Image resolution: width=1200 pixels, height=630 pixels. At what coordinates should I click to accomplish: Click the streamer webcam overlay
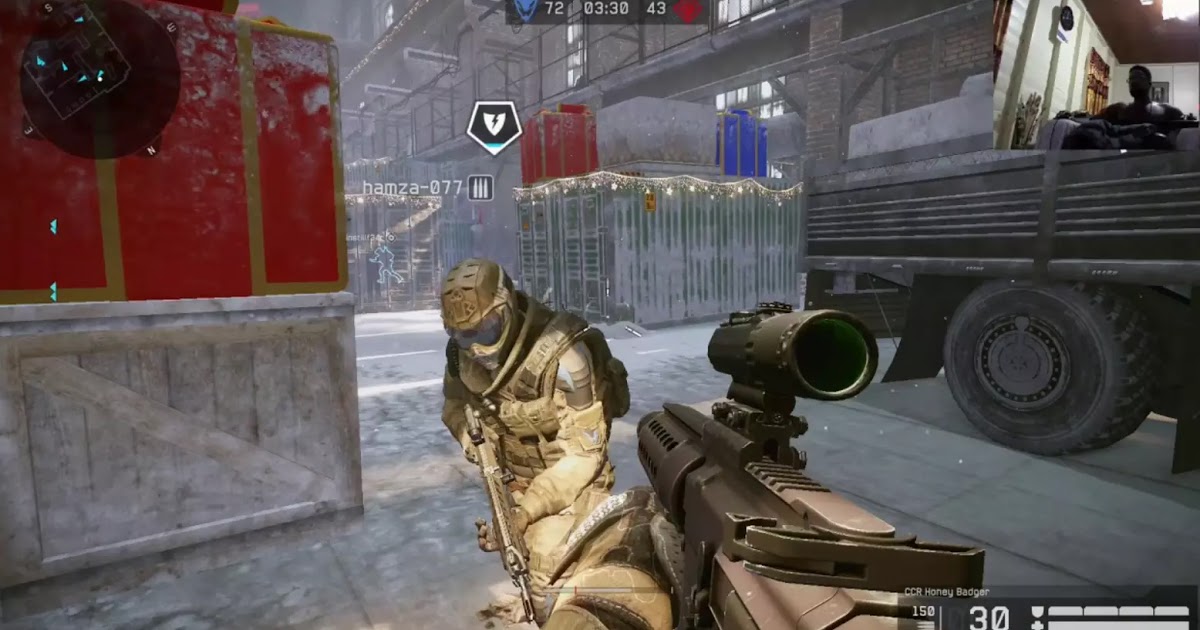(x=1097, y=75)
